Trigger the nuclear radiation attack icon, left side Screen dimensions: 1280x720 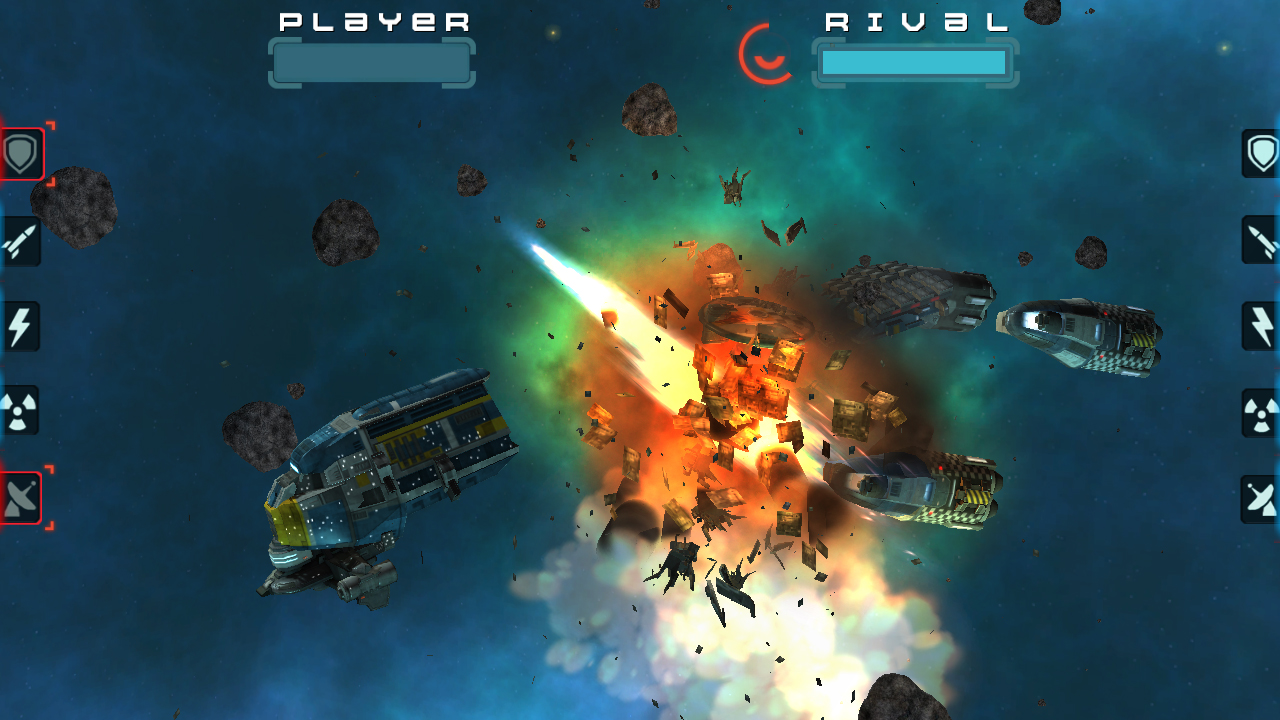[x=20, y=412]
